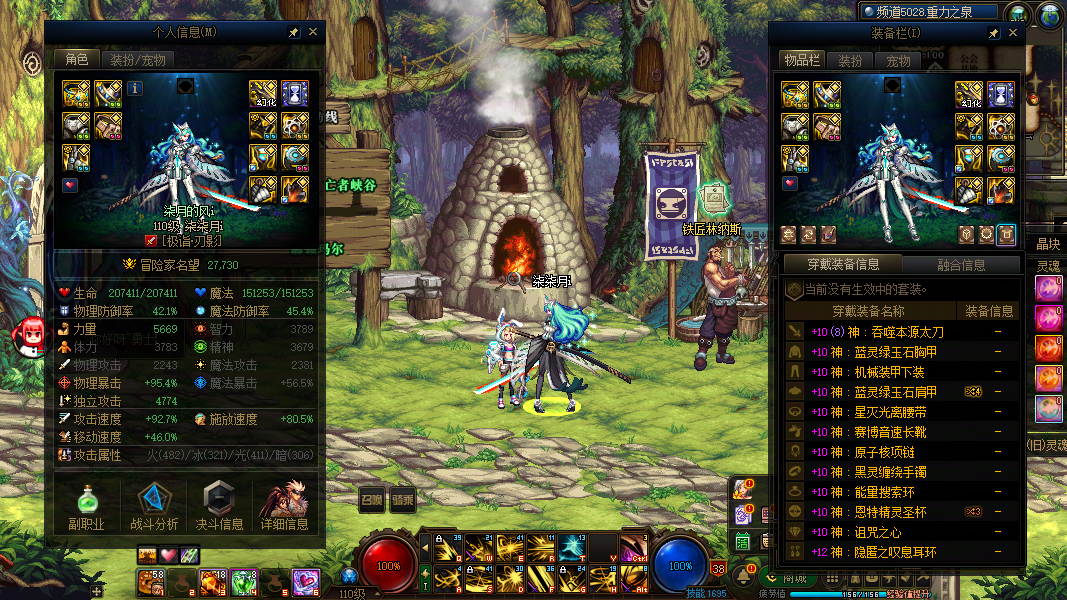Click the 召唤 button above the skill bar
The image size is (1067, 600).
point(372,500)
